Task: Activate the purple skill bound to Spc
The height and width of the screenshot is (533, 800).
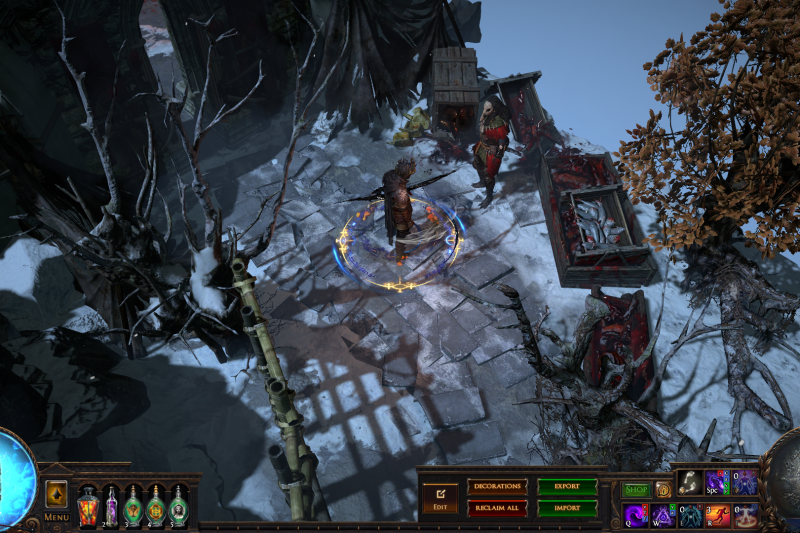Action: pos(717,483)
